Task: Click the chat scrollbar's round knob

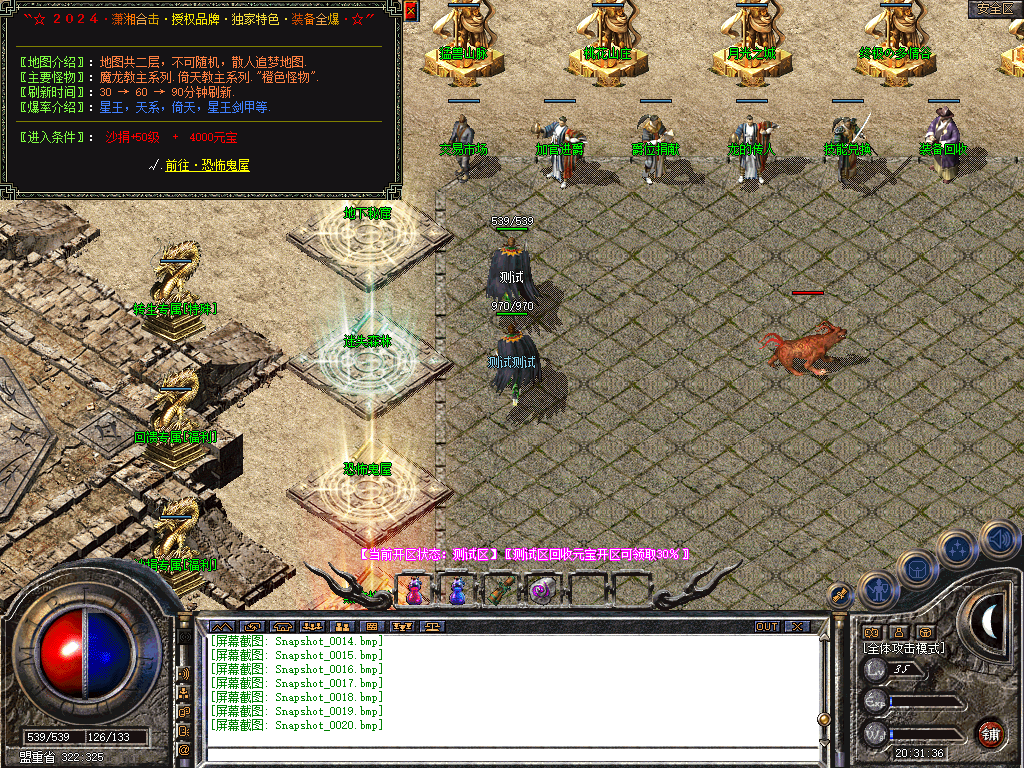Action: point(822,718)
